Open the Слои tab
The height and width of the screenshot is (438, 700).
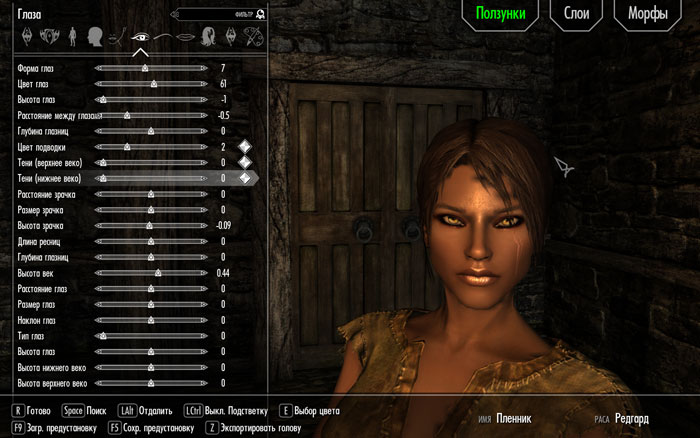click(575, 15)
